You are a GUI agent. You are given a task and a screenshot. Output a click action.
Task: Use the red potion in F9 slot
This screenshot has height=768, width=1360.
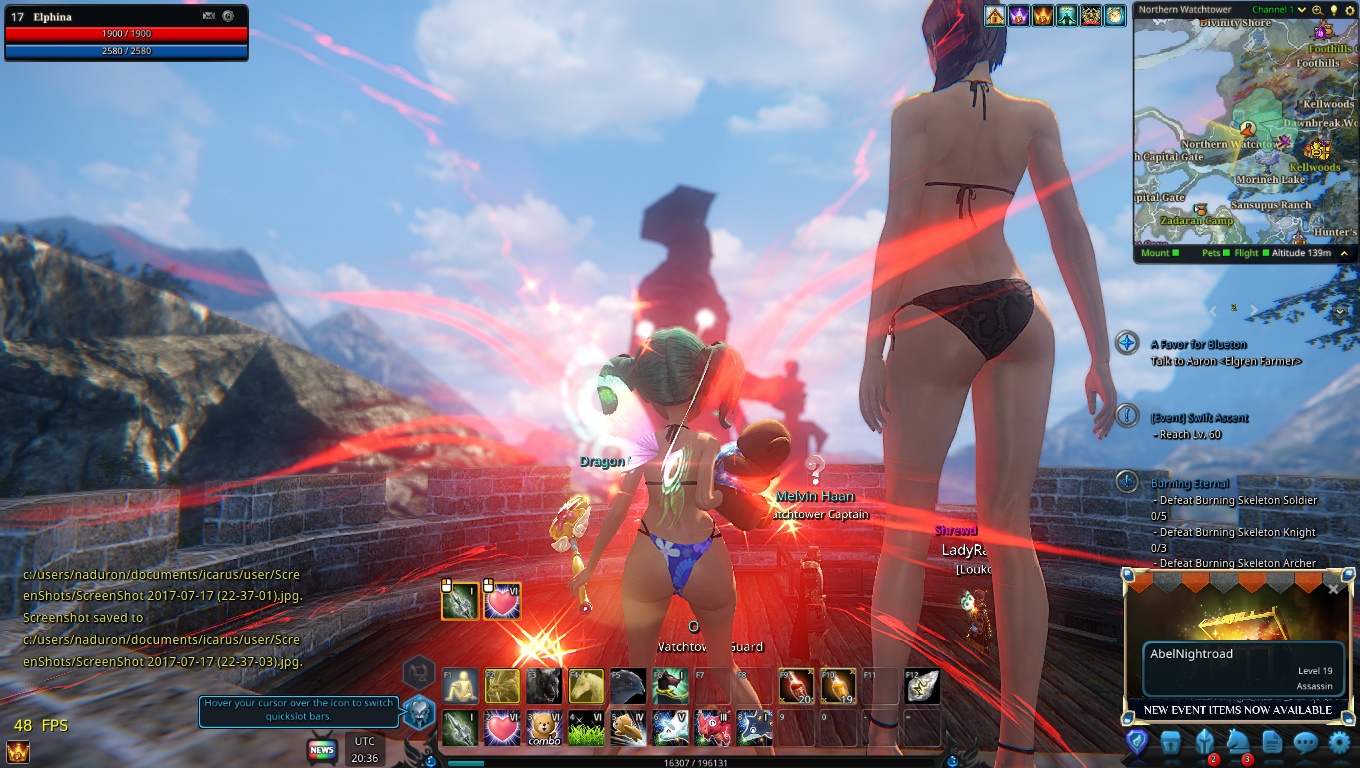click(795, 686)
